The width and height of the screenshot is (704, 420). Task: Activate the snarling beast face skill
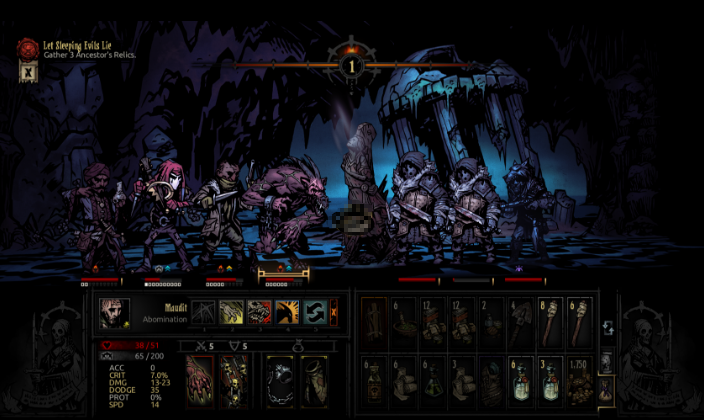tap(259, 313)
